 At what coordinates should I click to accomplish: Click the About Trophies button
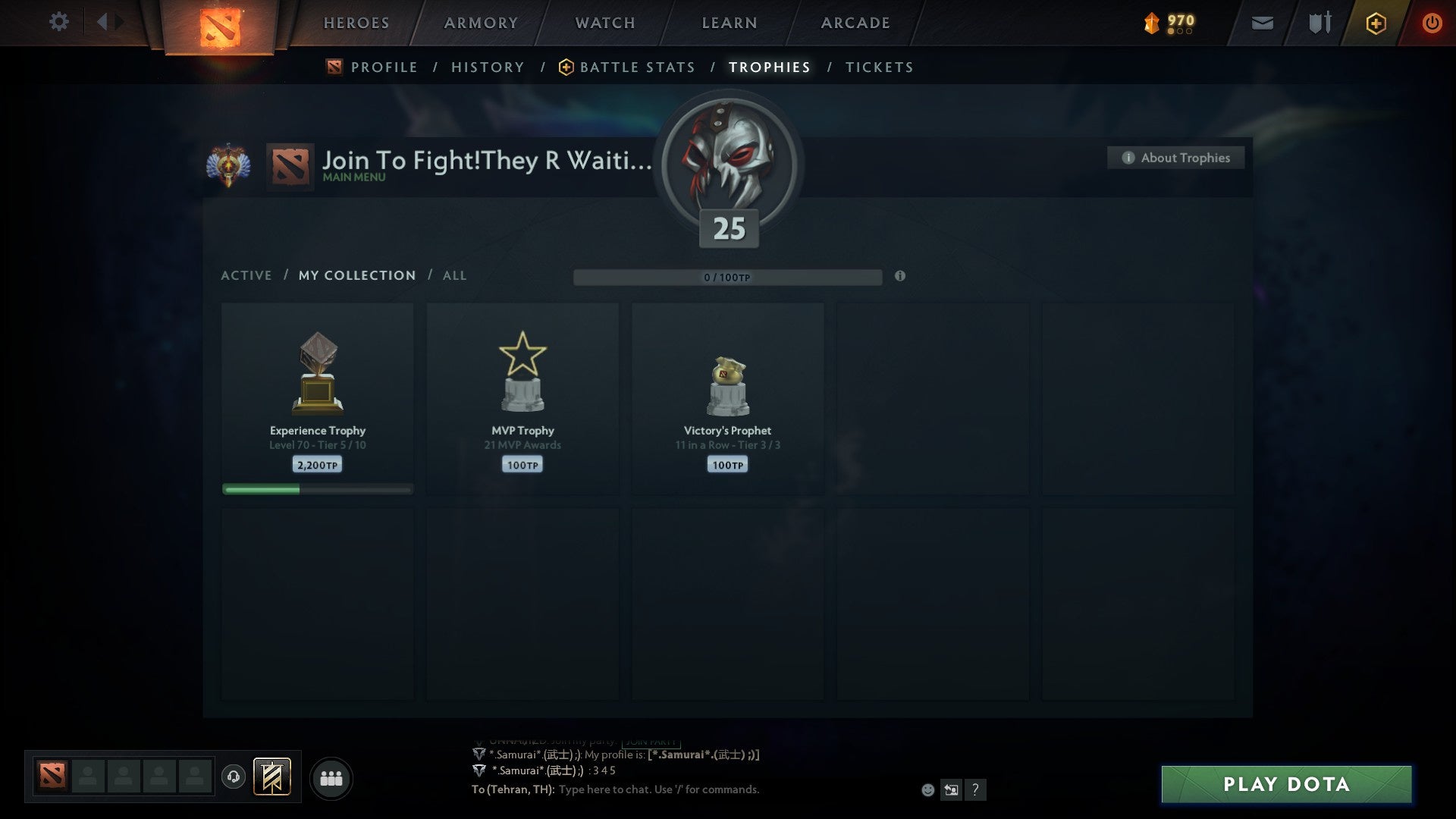(1175, 158)
